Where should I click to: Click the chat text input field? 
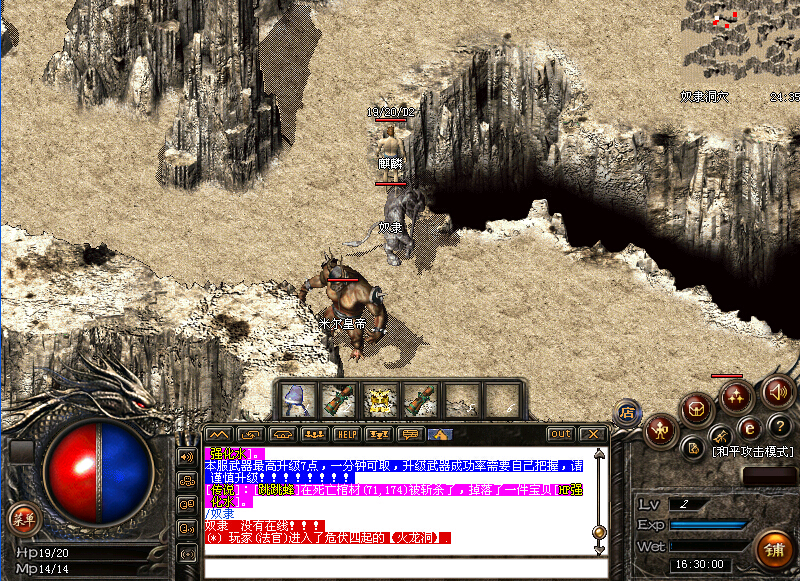pyautogui.click(x=400, y=567)
